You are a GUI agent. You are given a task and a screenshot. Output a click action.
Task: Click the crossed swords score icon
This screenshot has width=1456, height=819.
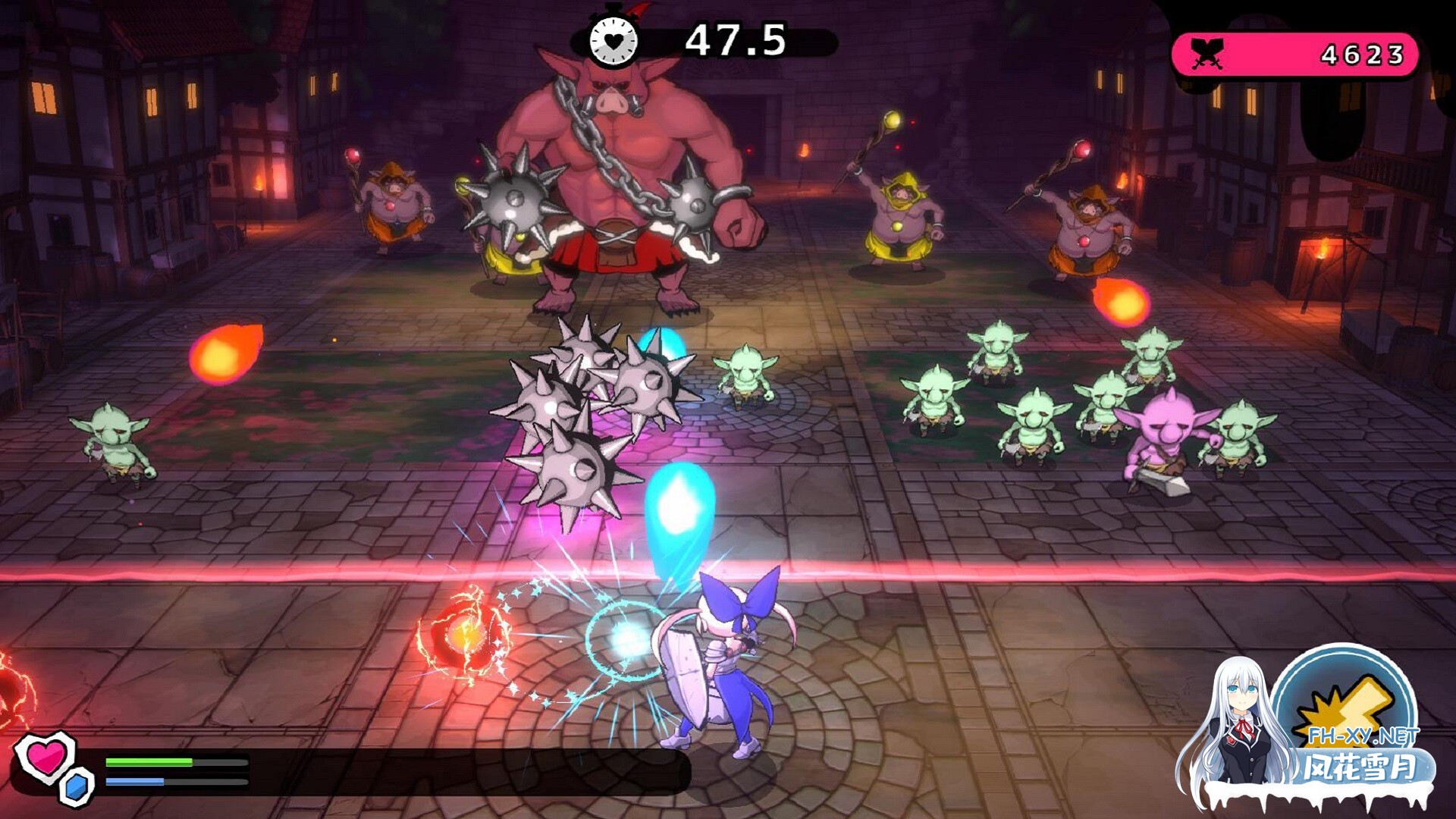coord(1207,54)
